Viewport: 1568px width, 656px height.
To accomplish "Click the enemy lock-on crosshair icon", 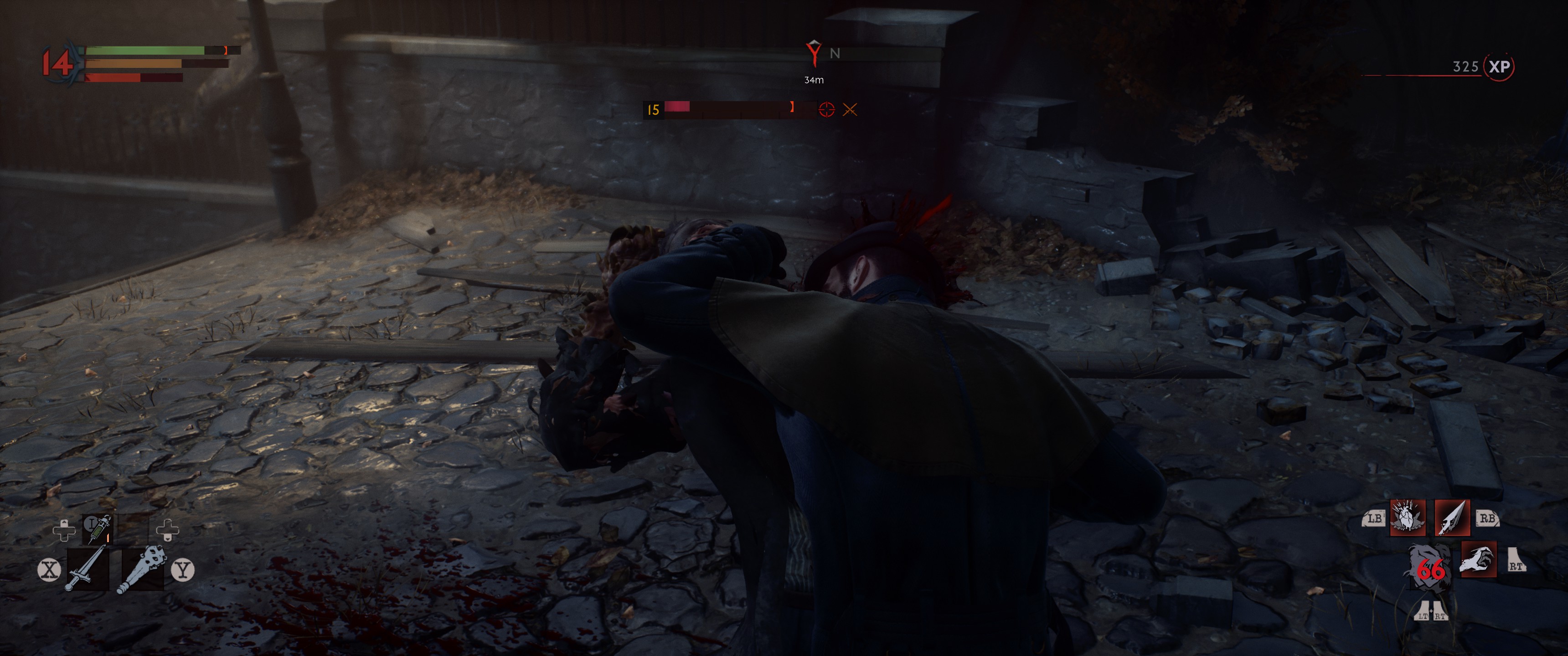I will tap(826, 109).
